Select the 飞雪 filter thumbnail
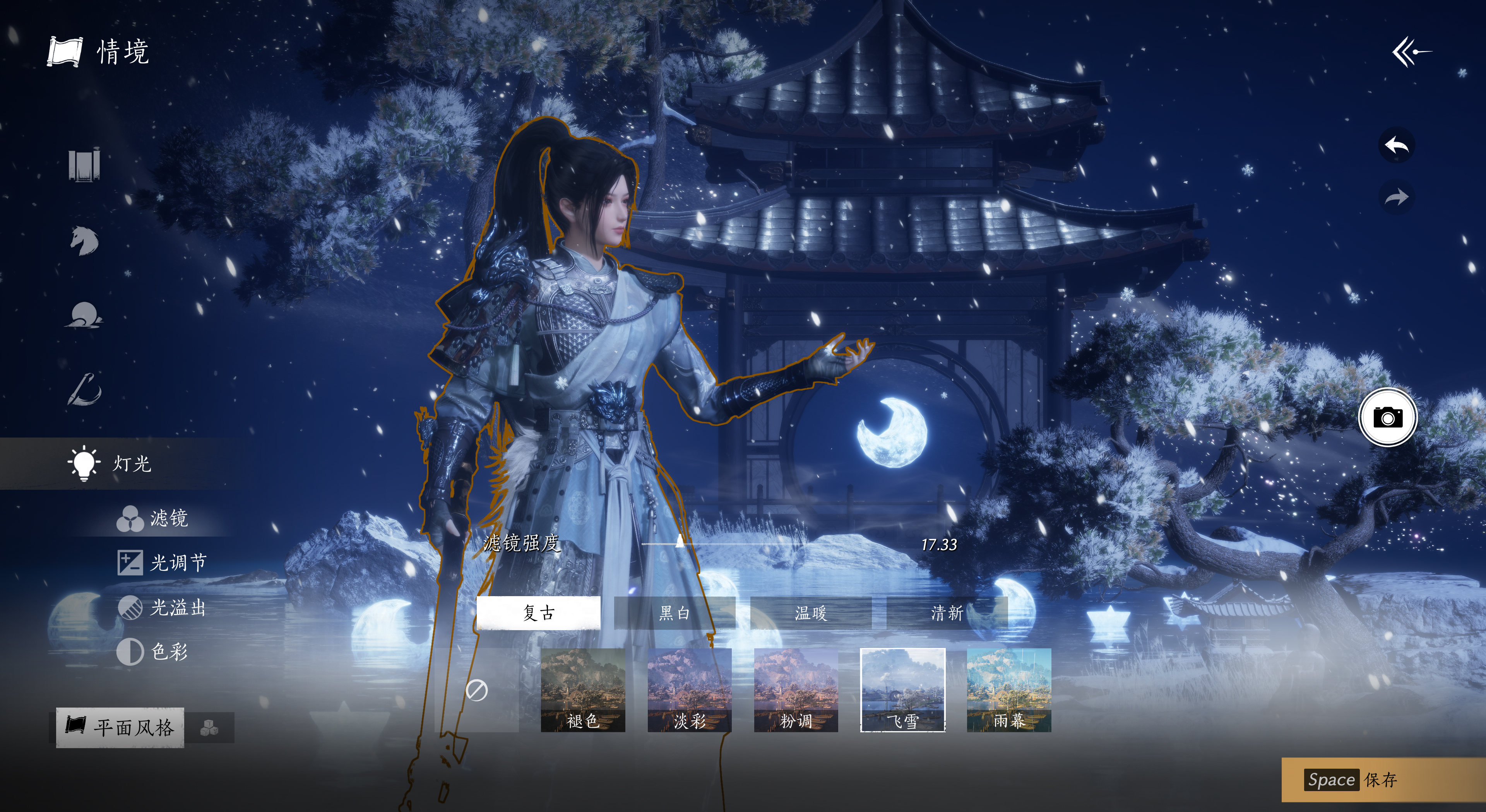The height and width of the screenshot is (812, 1486). click(902, 690)
